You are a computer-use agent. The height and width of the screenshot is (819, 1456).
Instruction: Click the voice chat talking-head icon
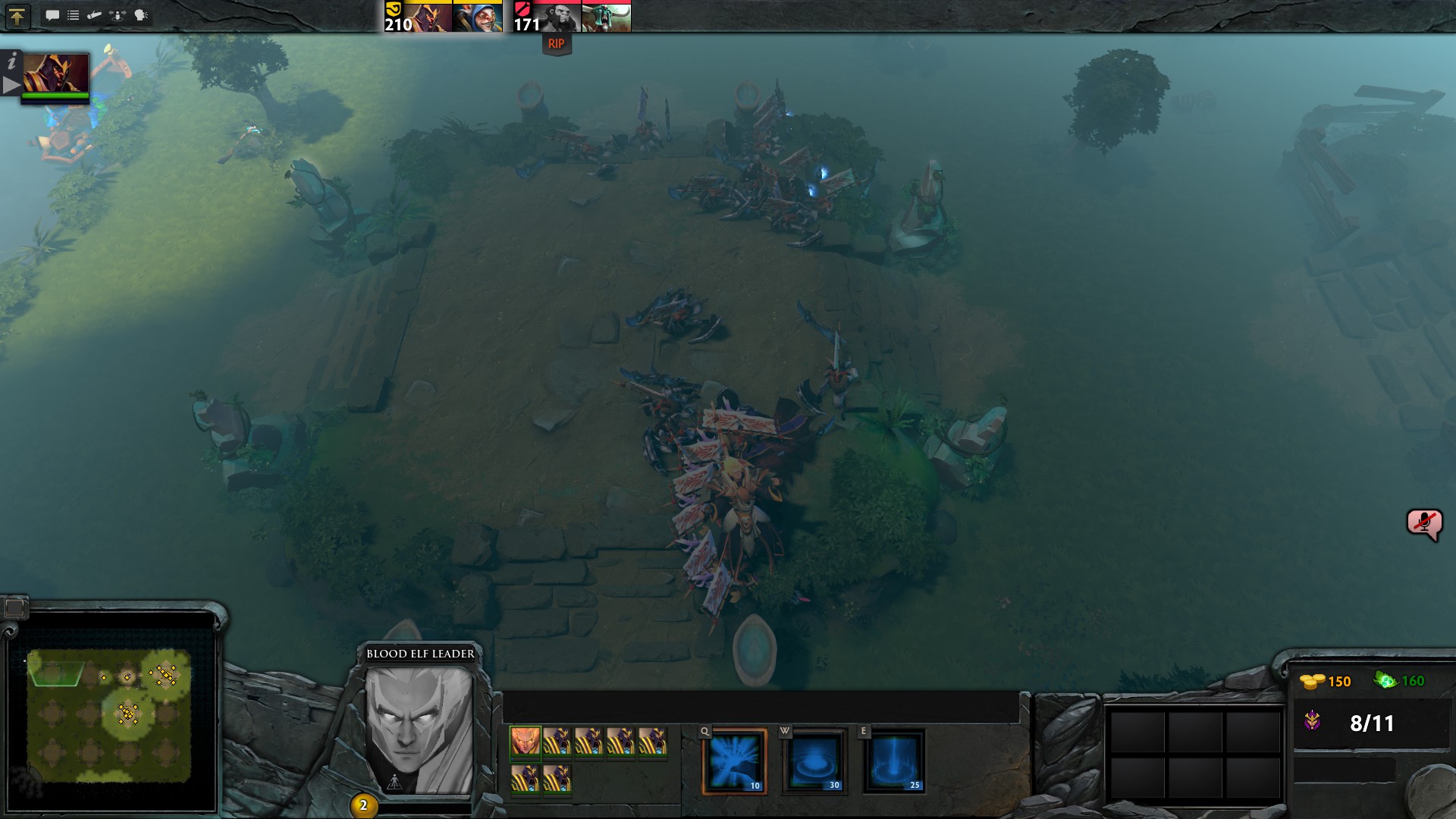(141, 15)
